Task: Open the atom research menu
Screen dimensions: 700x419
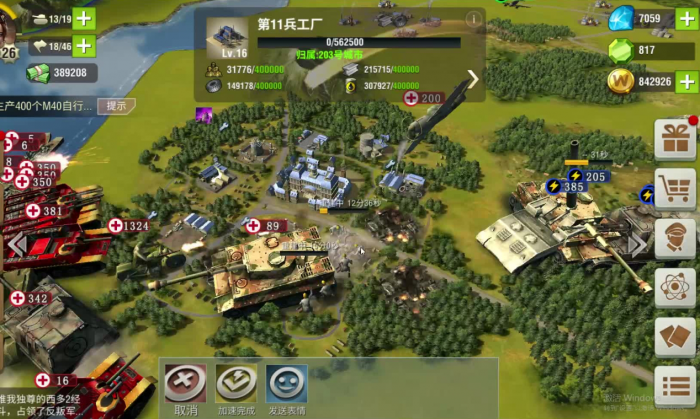Action: pos(675,287)
